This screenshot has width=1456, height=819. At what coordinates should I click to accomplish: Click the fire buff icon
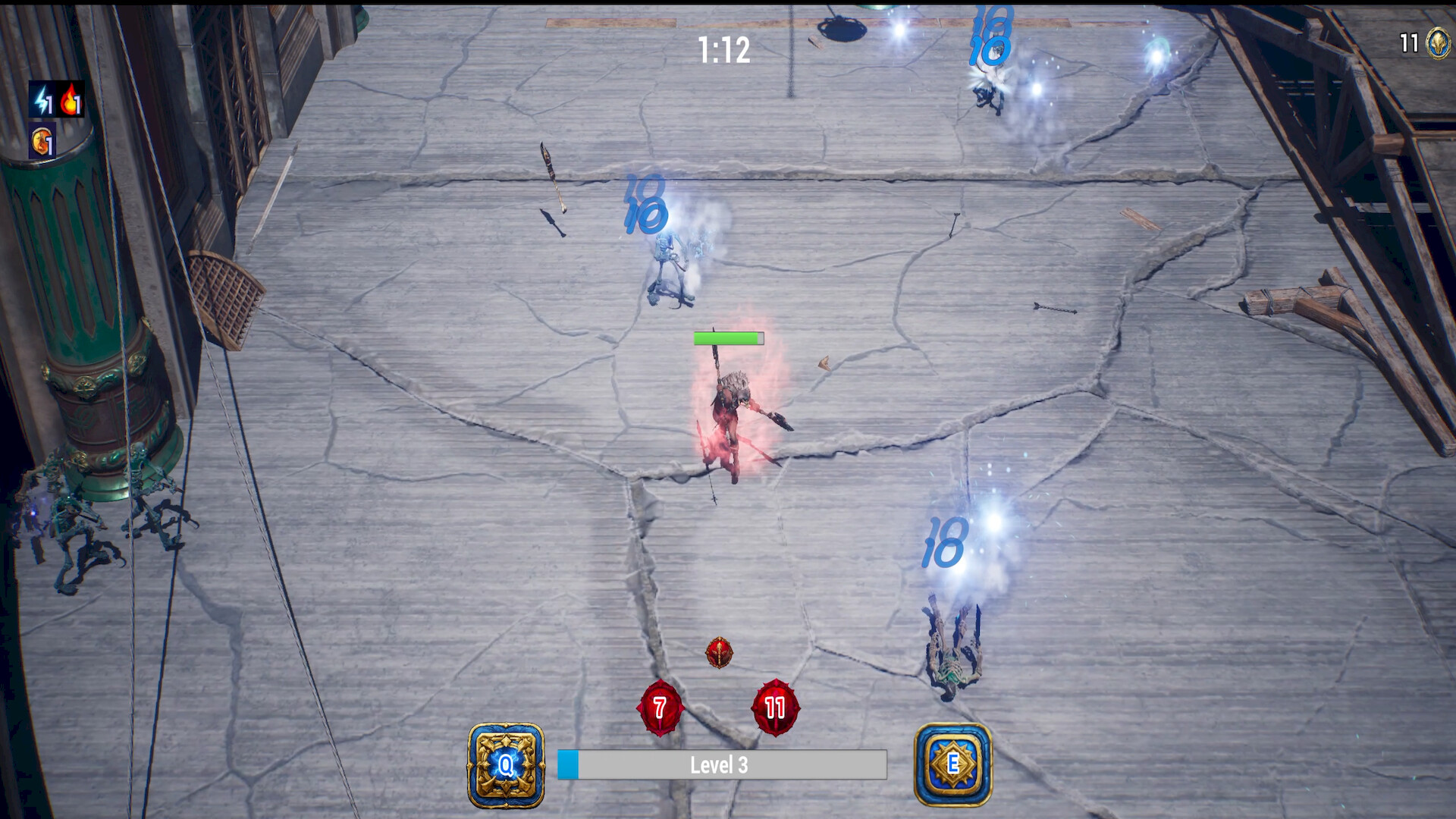coord(71,99)
